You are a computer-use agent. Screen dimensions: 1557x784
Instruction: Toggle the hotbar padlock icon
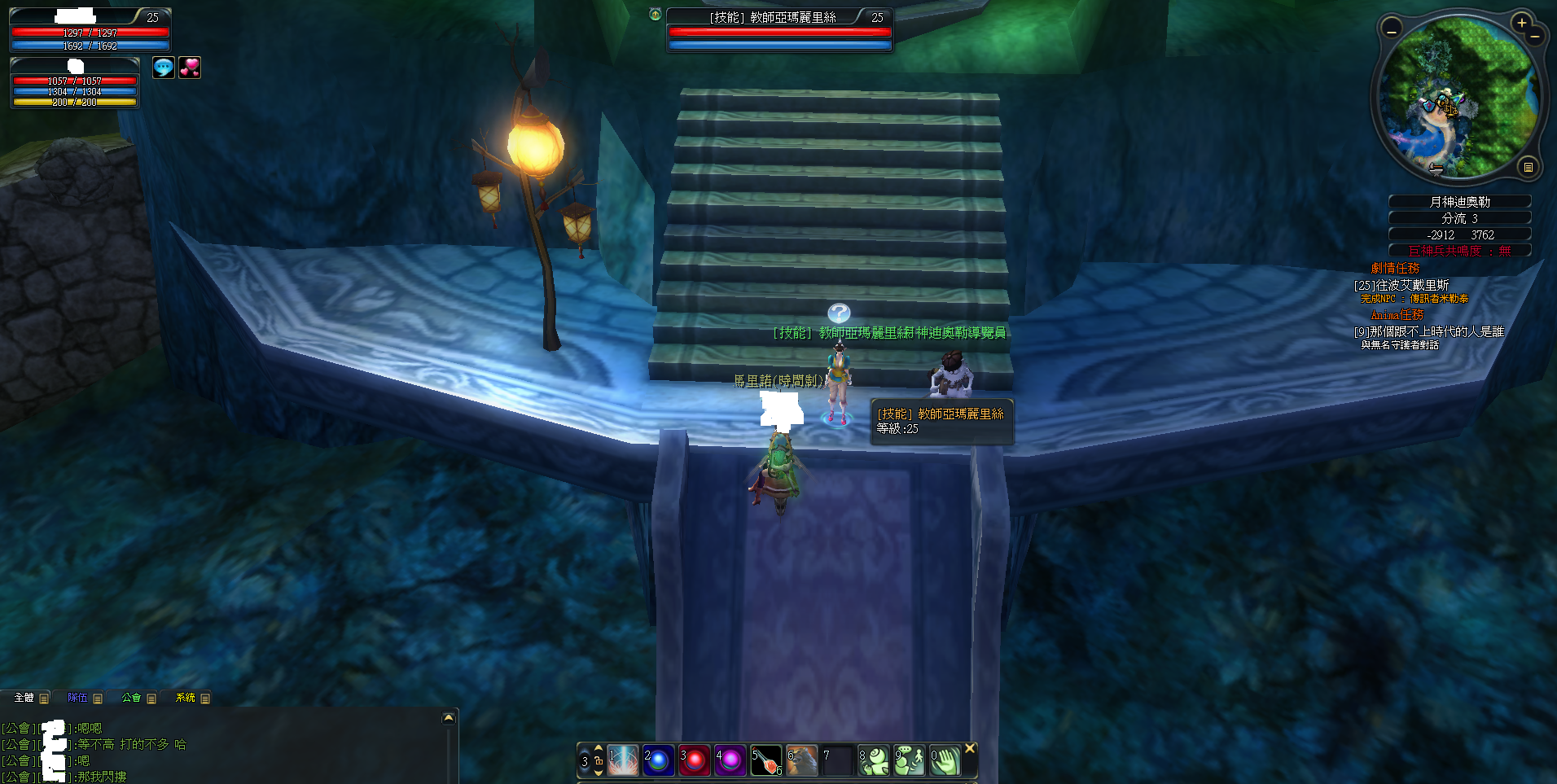point(599,760)
